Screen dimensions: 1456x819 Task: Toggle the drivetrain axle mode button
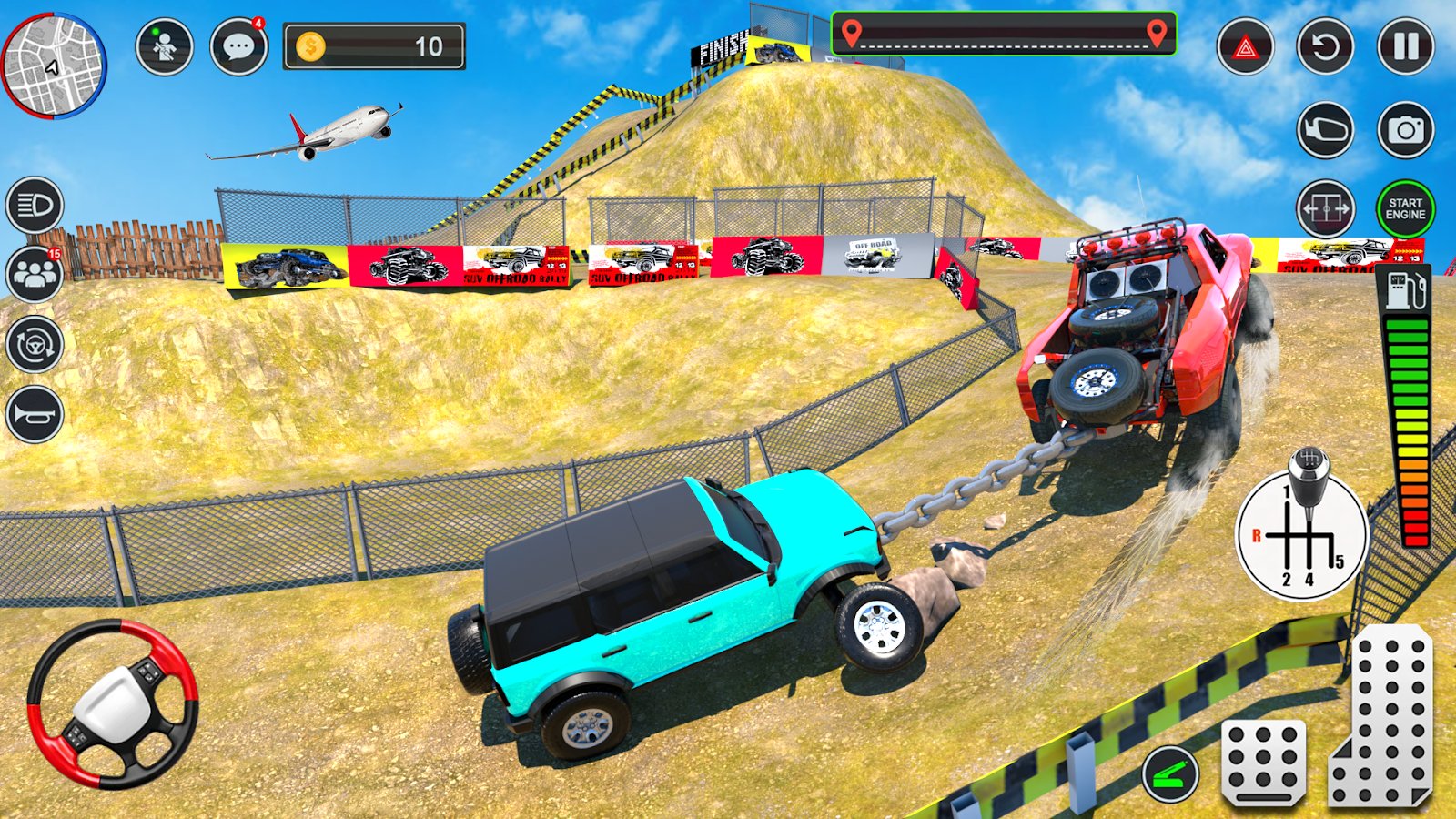pyautogui.click(x=1324, y=209)
